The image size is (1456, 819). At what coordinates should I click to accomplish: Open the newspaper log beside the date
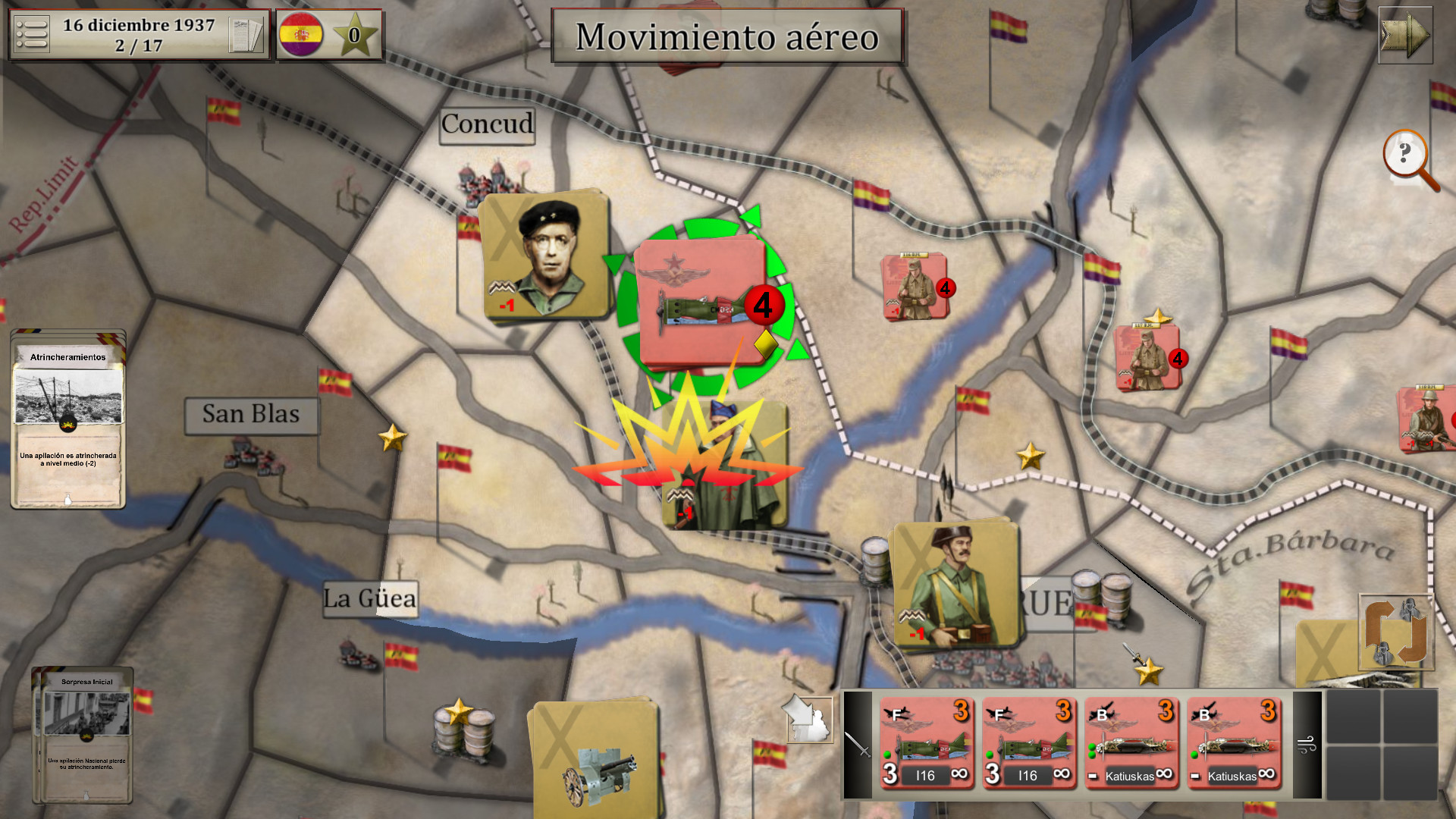click(x=245, y=33)
